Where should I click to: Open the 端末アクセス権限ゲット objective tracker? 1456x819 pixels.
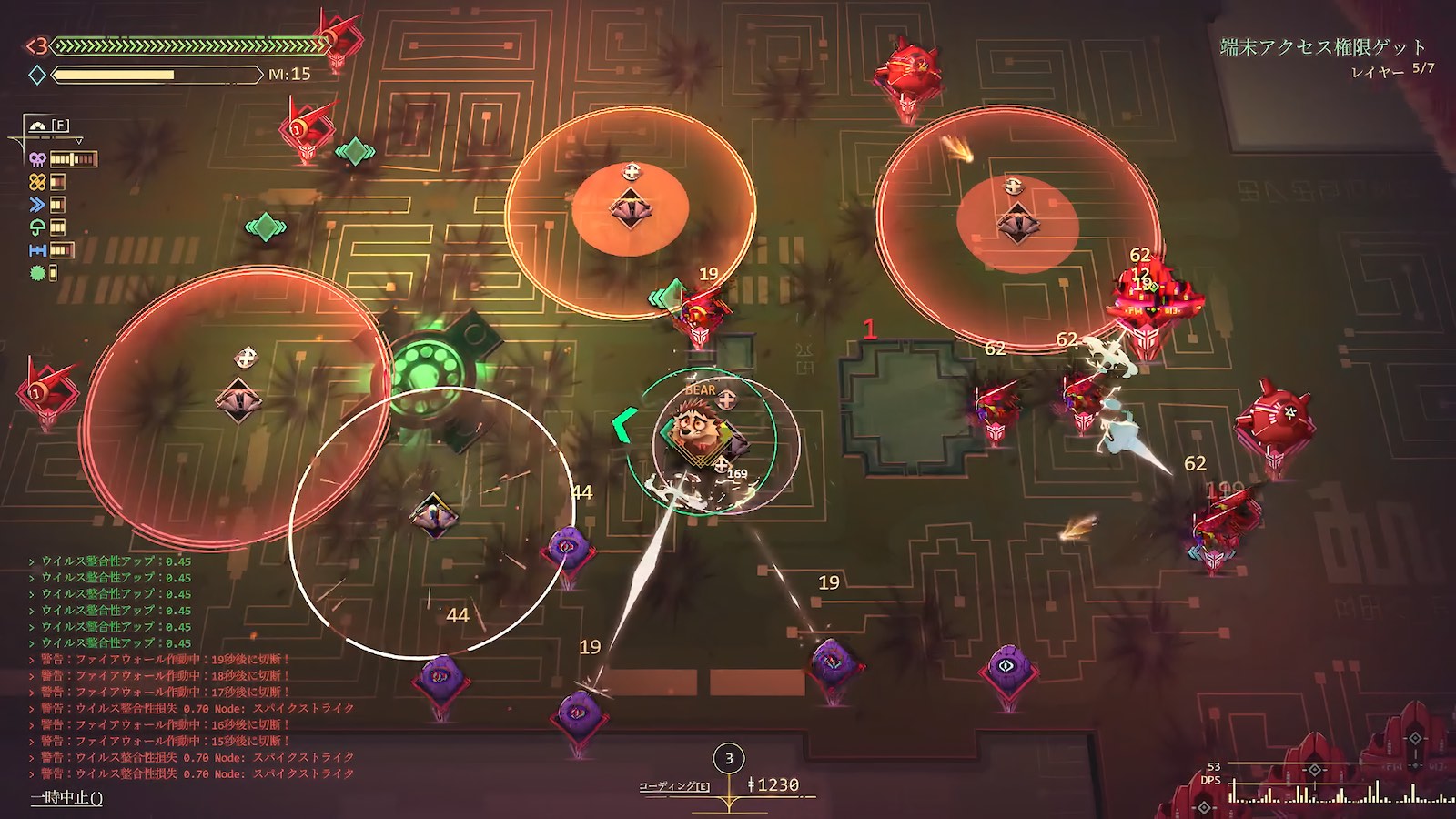pos(1322,47)
